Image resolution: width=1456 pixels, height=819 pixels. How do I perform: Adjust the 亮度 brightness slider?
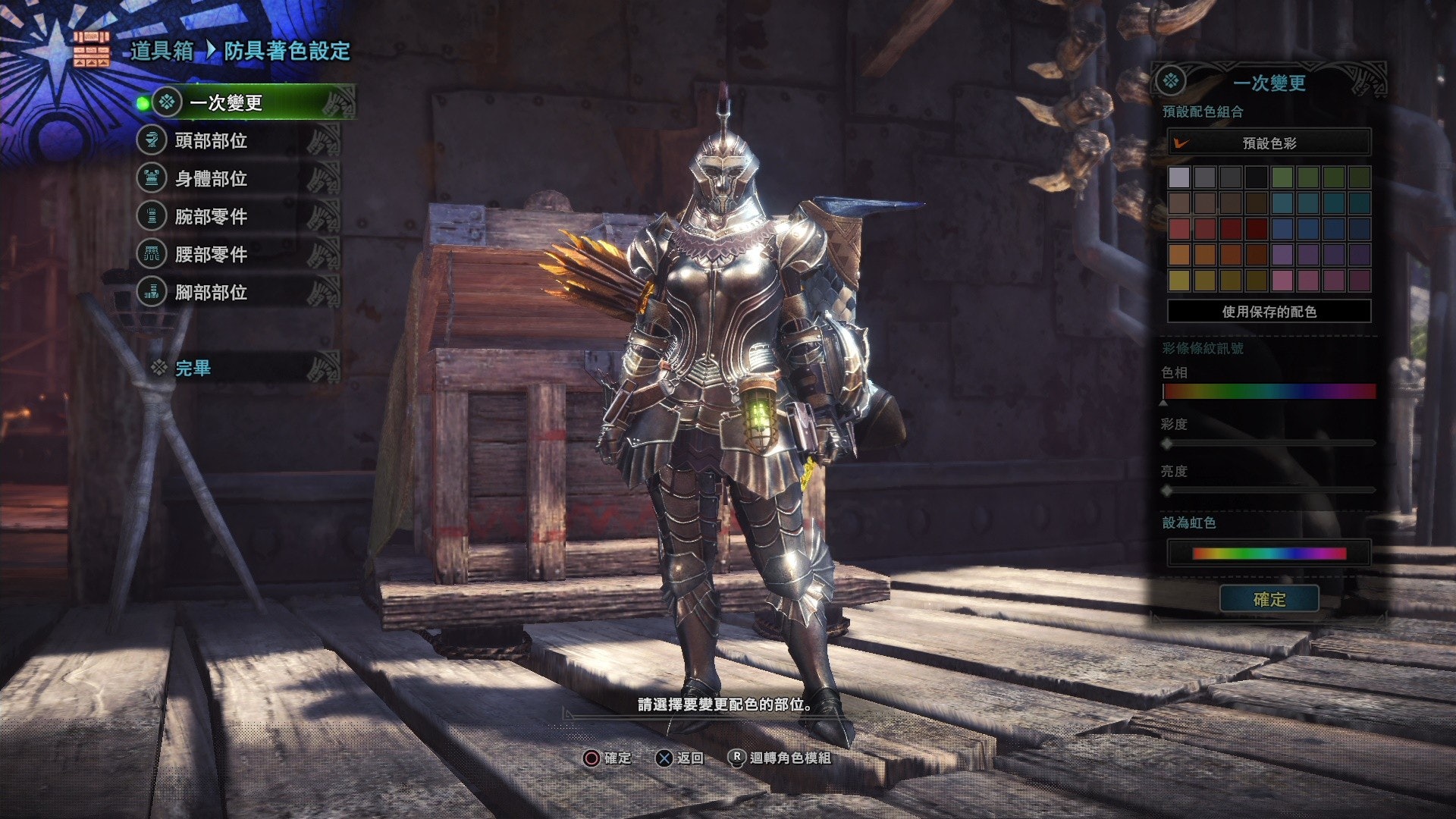1269,491
